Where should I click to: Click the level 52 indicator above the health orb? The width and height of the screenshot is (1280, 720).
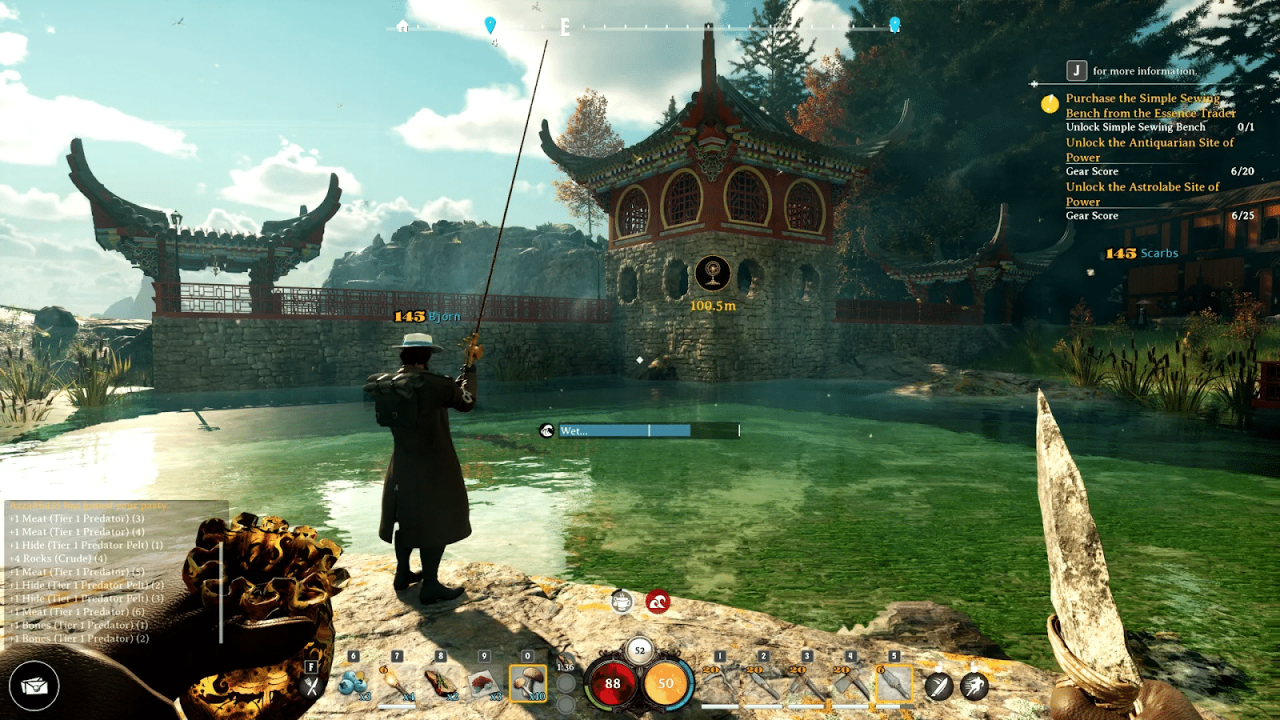coord(640,650)
